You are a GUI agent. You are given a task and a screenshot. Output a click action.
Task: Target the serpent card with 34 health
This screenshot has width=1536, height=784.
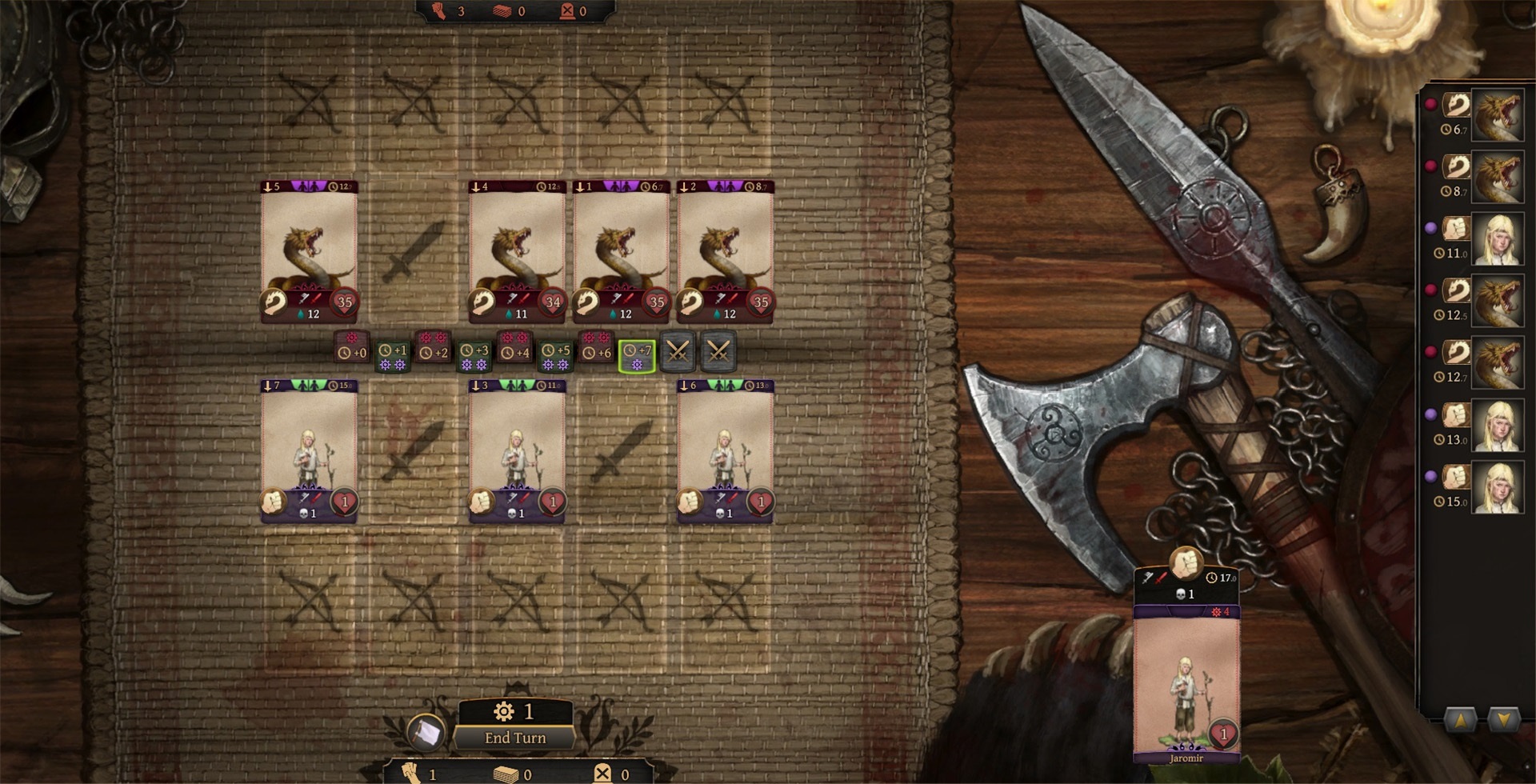517,252
